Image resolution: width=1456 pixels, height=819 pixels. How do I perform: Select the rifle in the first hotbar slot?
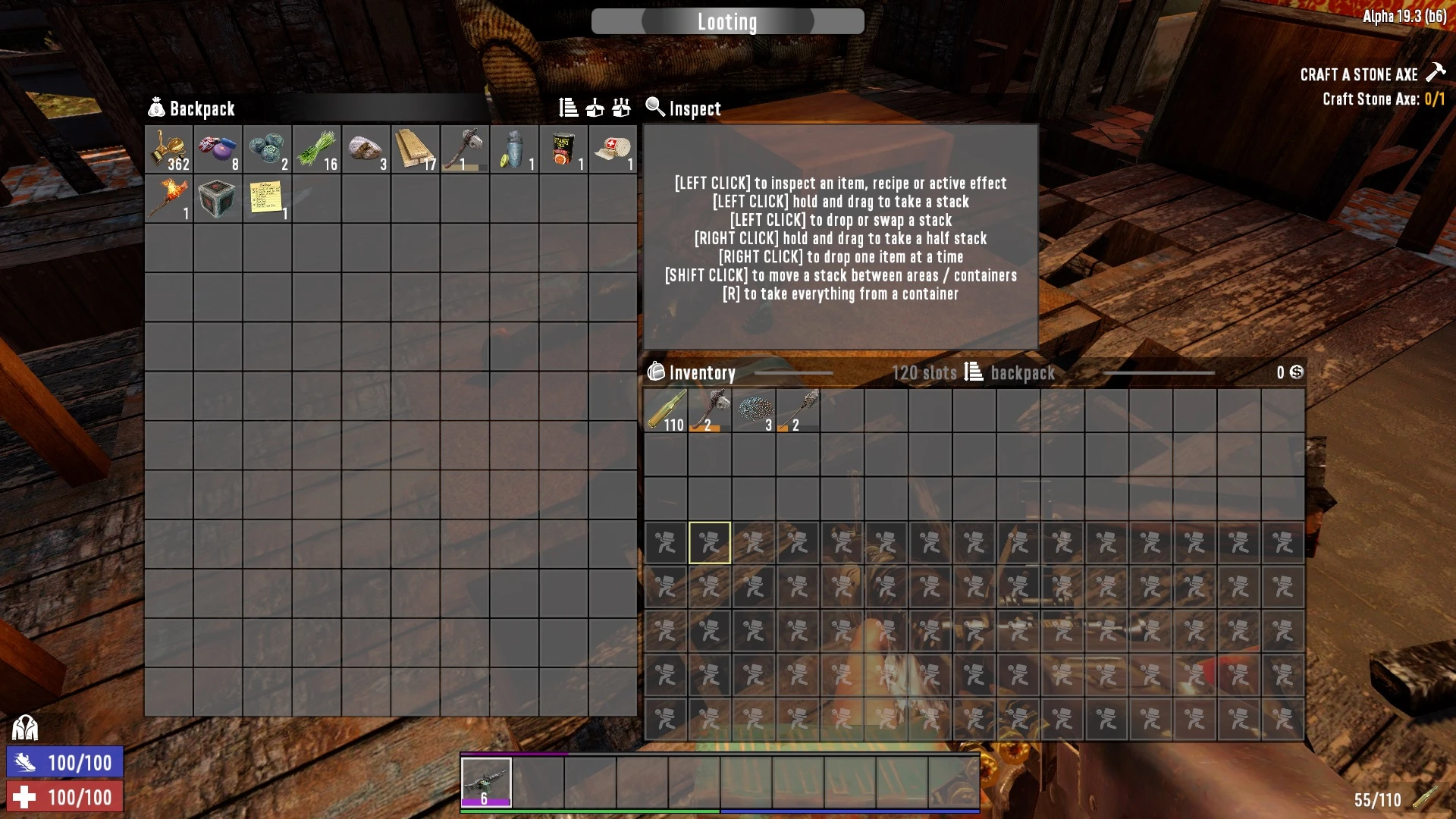click(x=486, y=782)
